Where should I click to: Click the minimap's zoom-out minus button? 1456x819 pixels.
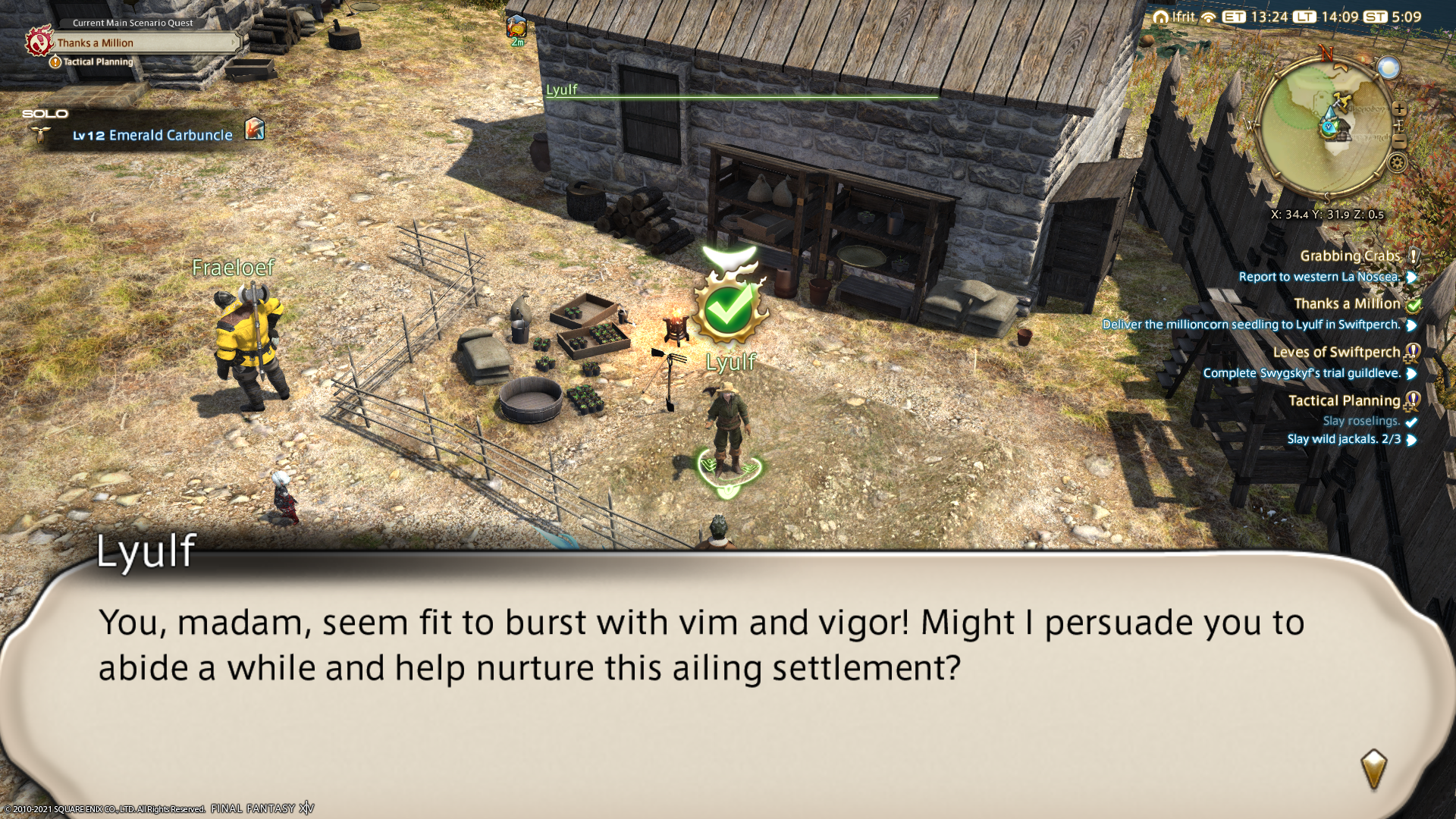(1400, 143)
